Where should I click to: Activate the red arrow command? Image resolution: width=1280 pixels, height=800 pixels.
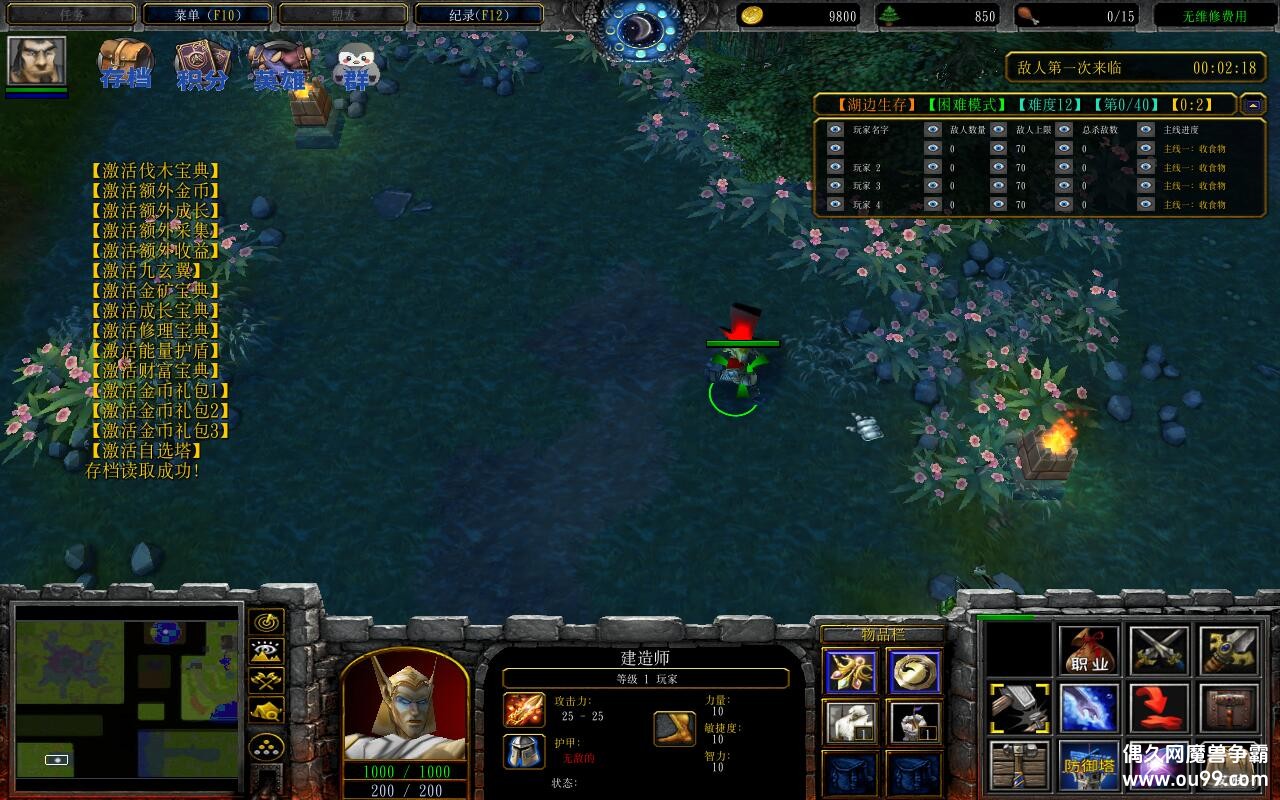(x=1159, y=708)
